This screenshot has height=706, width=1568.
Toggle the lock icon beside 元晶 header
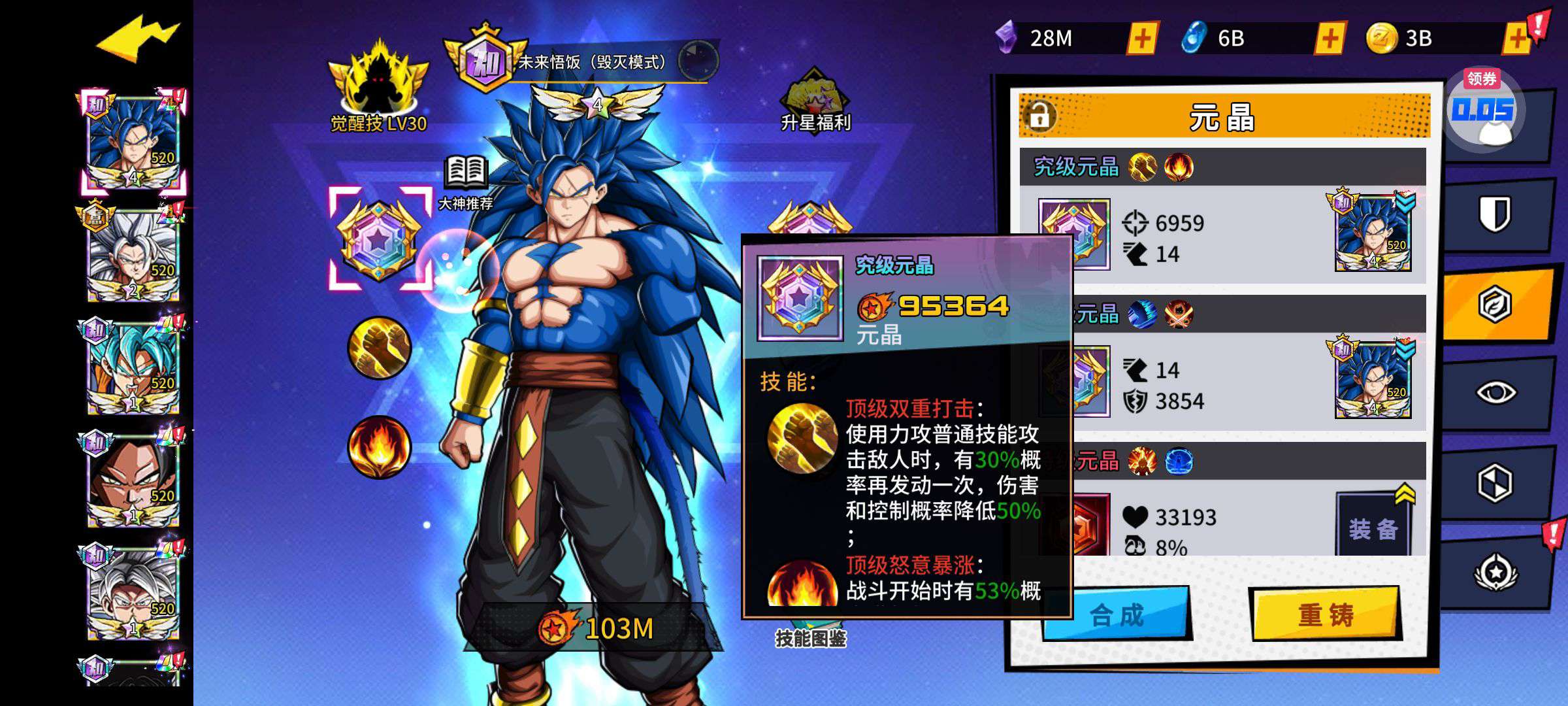[x=1039, y=116]
